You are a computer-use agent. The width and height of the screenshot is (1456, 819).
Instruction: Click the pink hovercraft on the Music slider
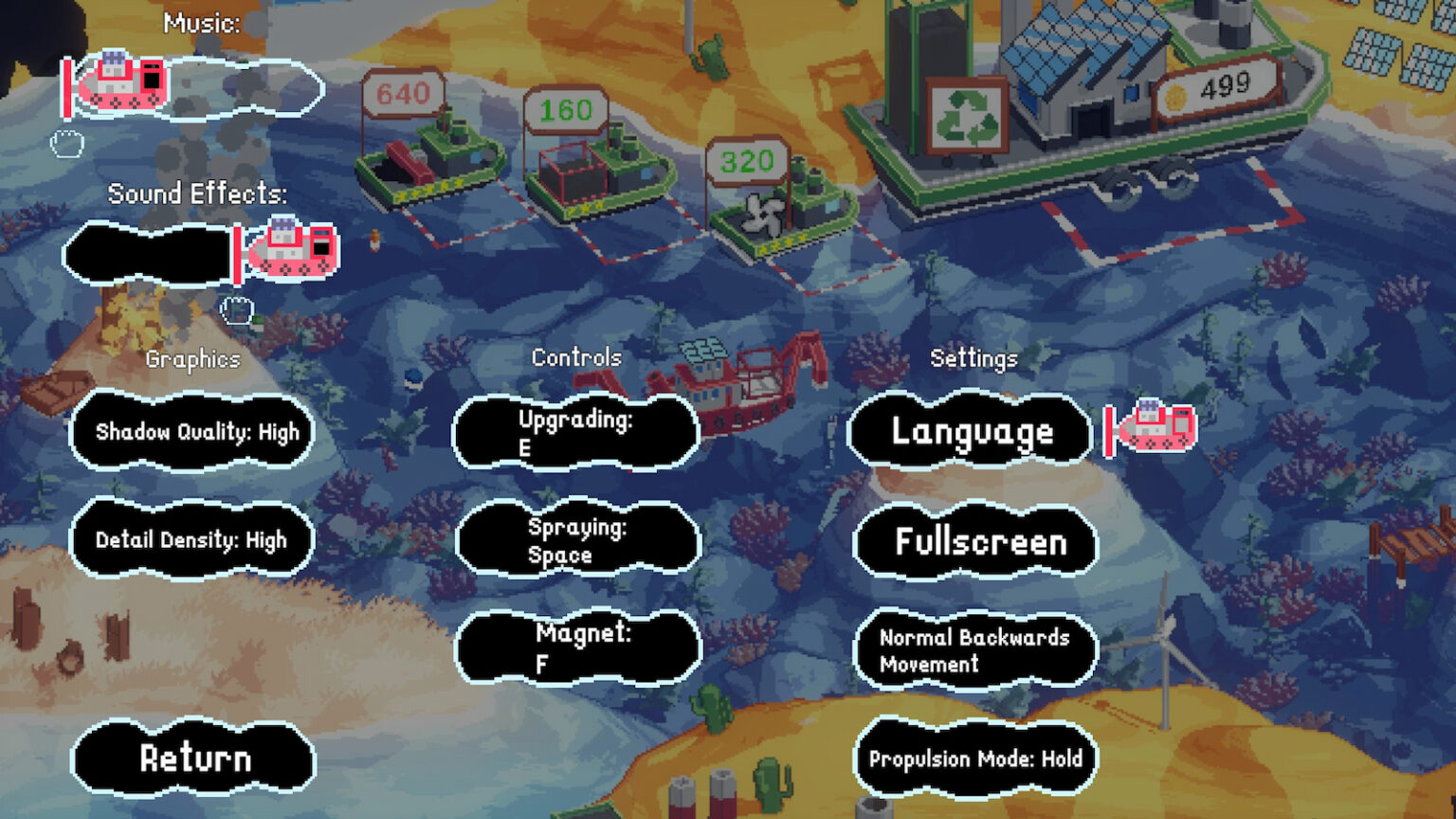coord(123,81)
